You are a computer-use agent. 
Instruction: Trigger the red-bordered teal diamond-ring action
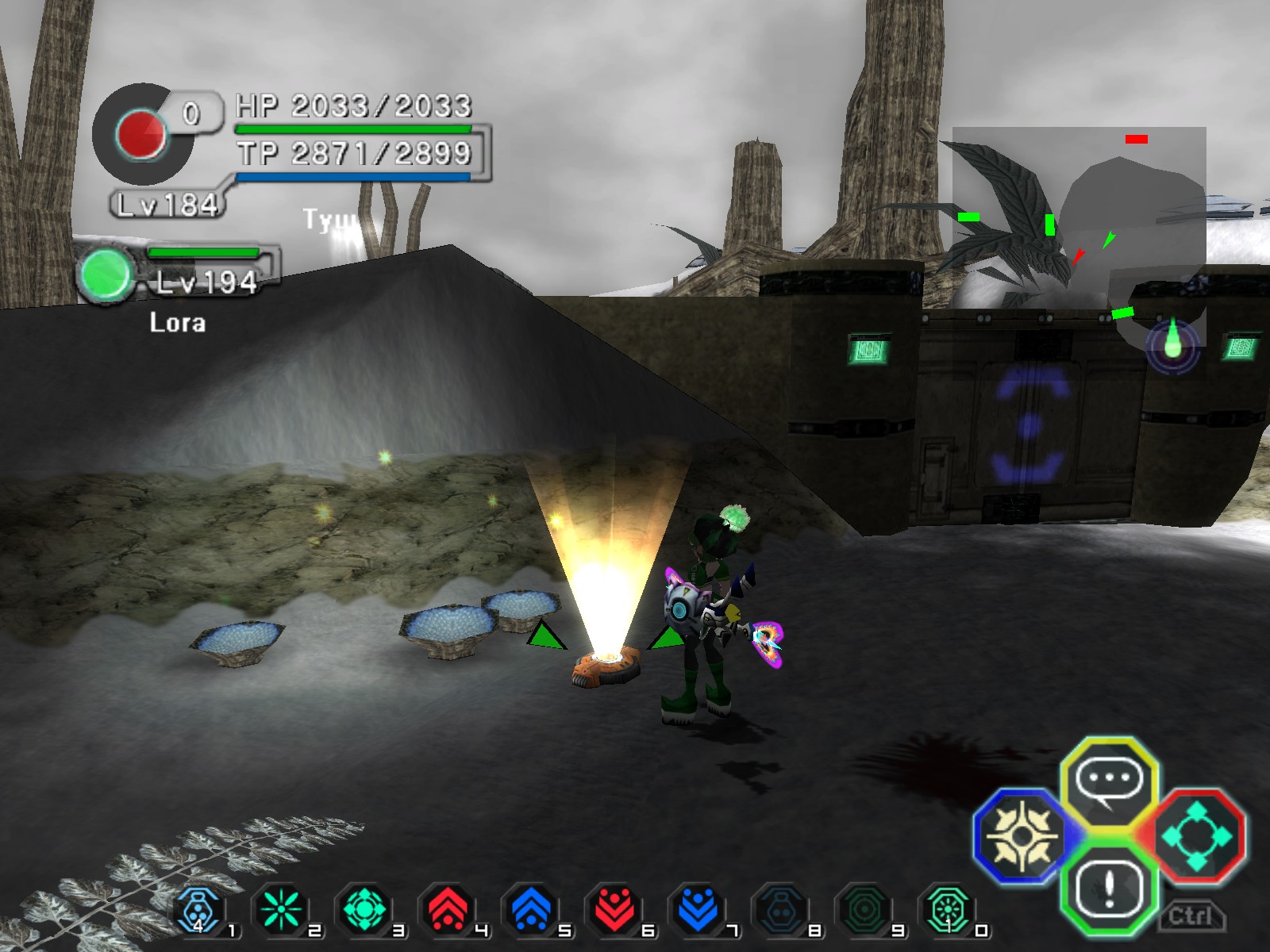1196,837
